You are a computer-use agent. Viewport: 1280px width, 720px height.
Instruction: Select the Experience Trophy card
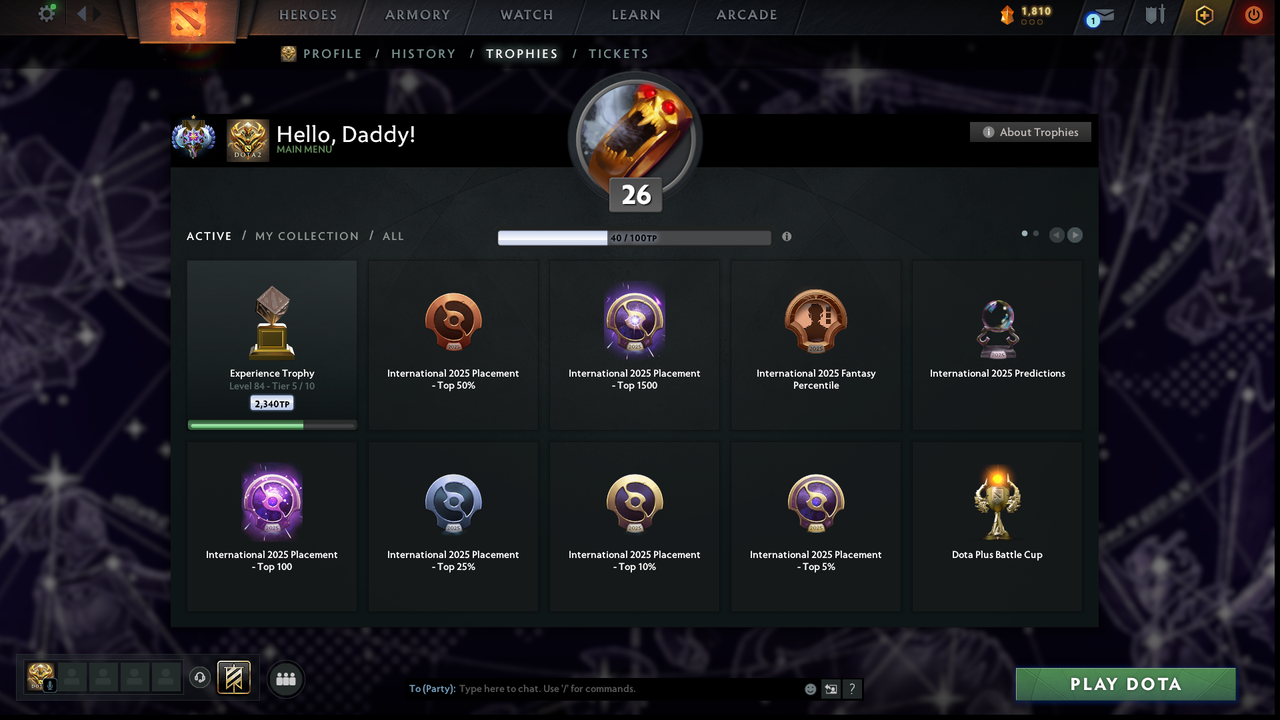pos(271,344)
